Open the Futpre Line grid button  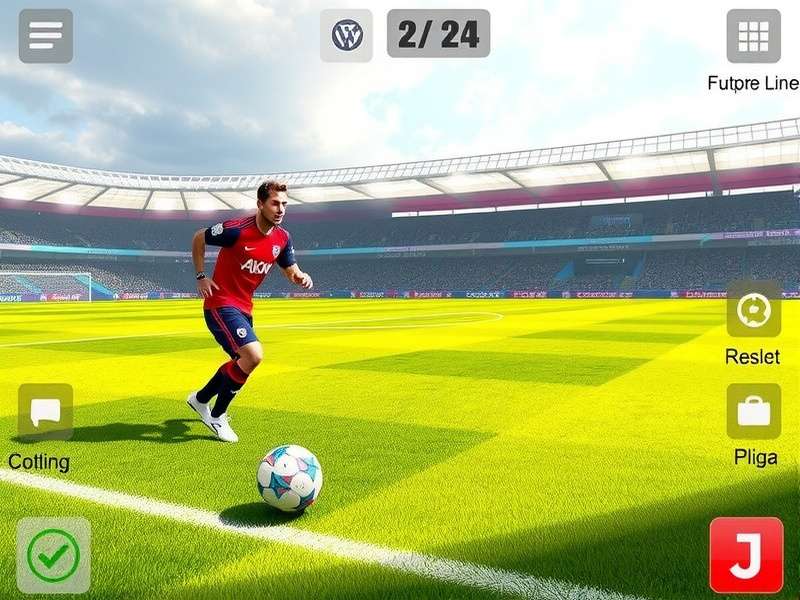pos(753,36)
